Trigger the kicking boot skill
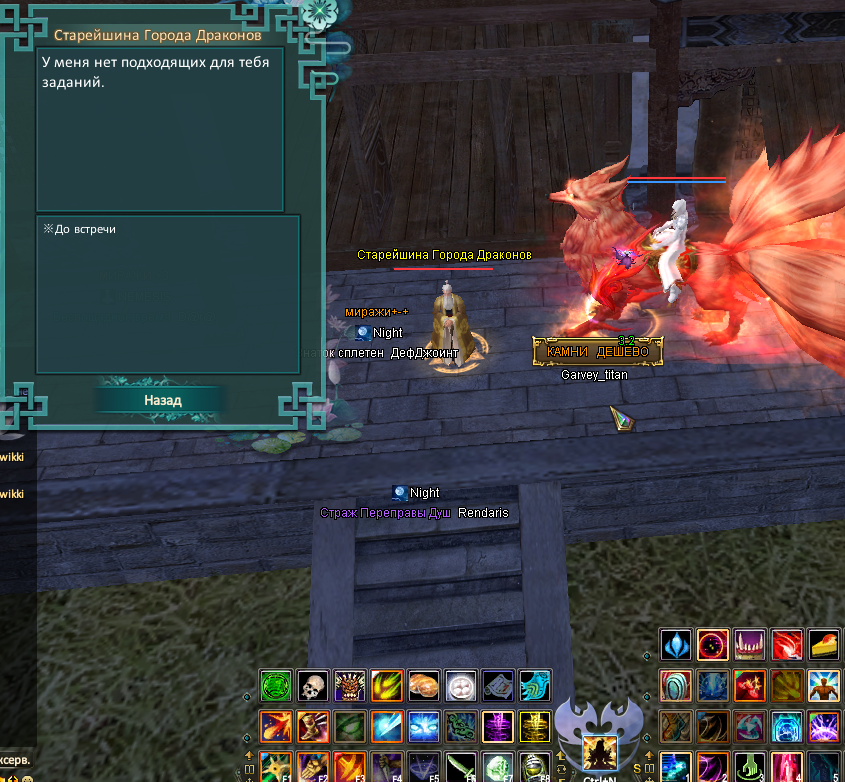845x782 pixels. tap(312, 725)
